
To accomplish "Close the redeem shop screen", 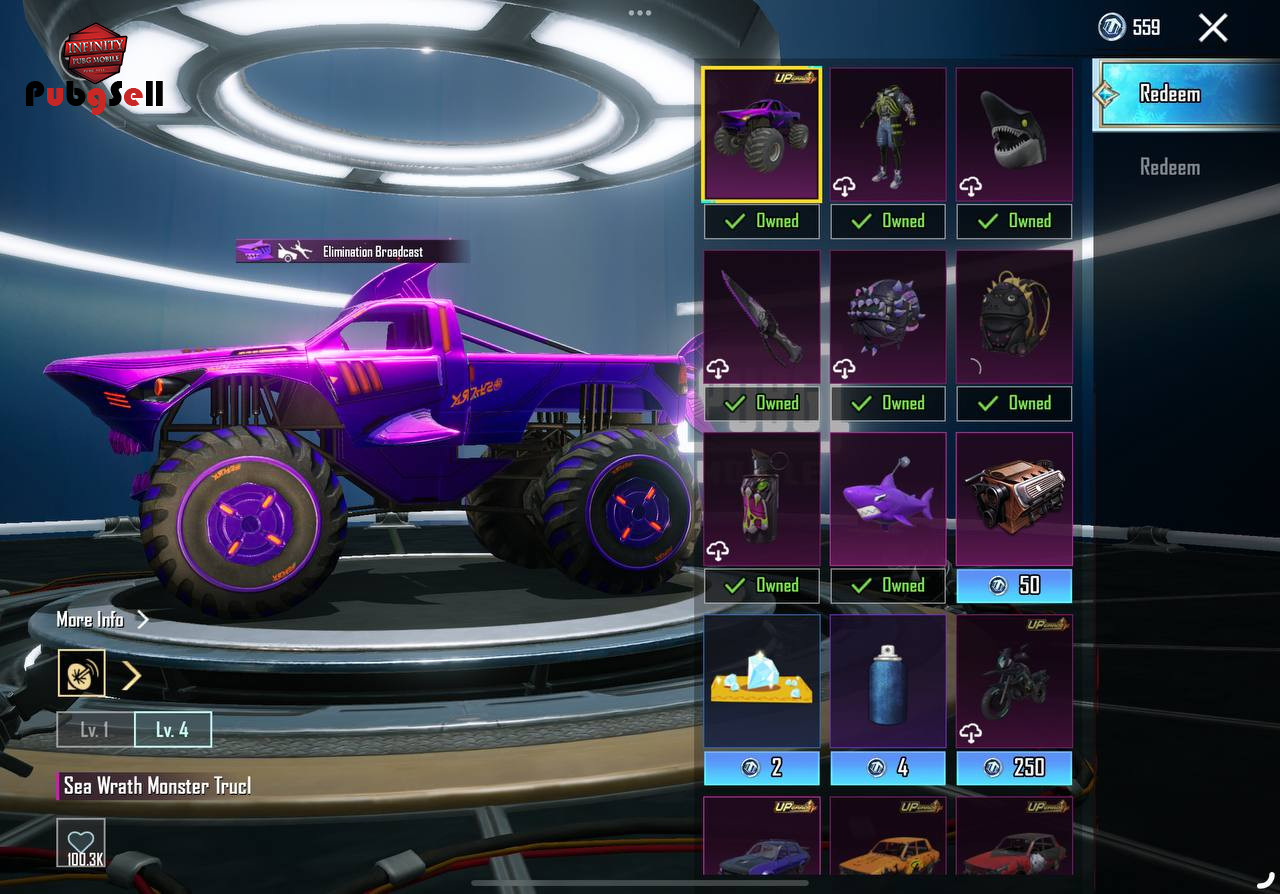I will pyautogui.click(x=1212, y=28).
